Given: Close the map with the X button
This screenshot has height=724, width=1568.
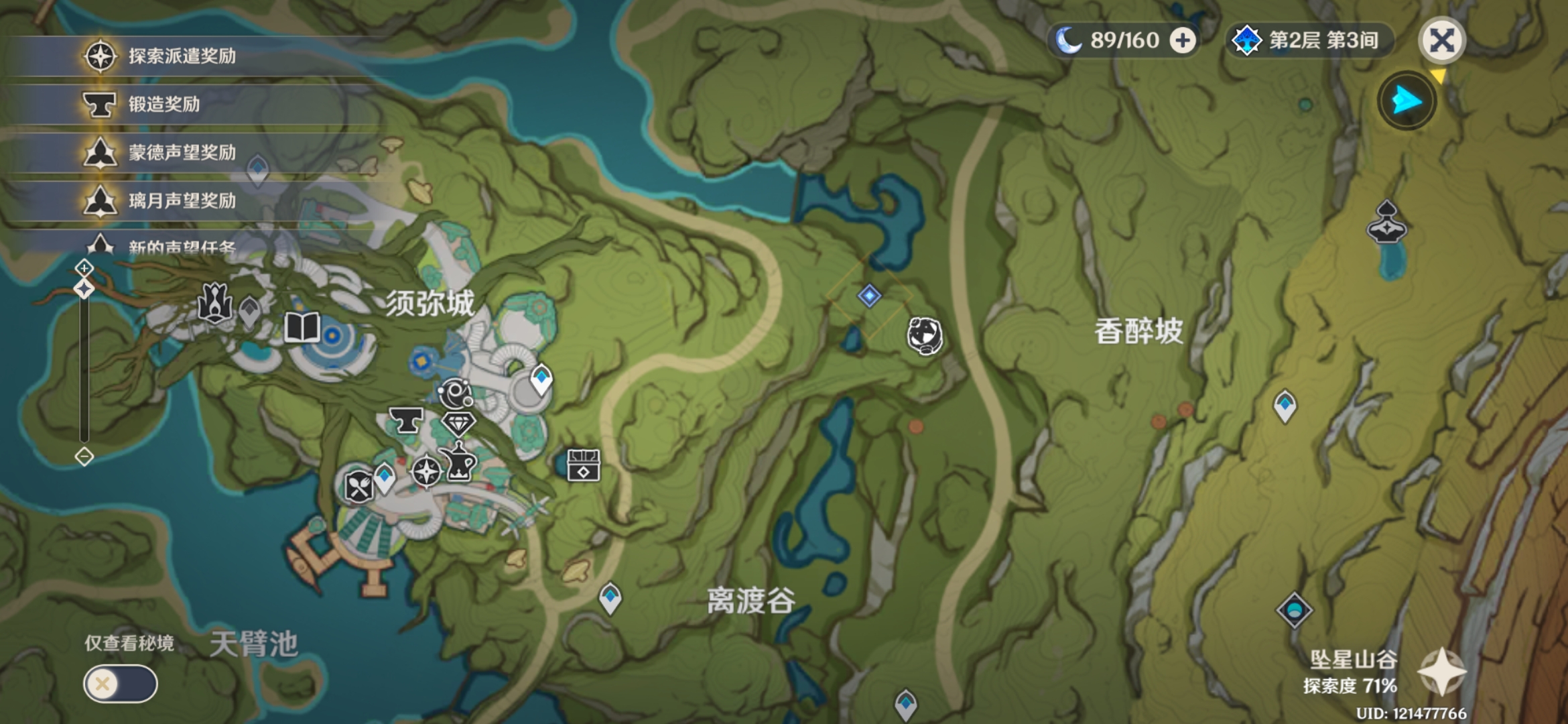Looking at the screenshot, I should coord(1442,41).
